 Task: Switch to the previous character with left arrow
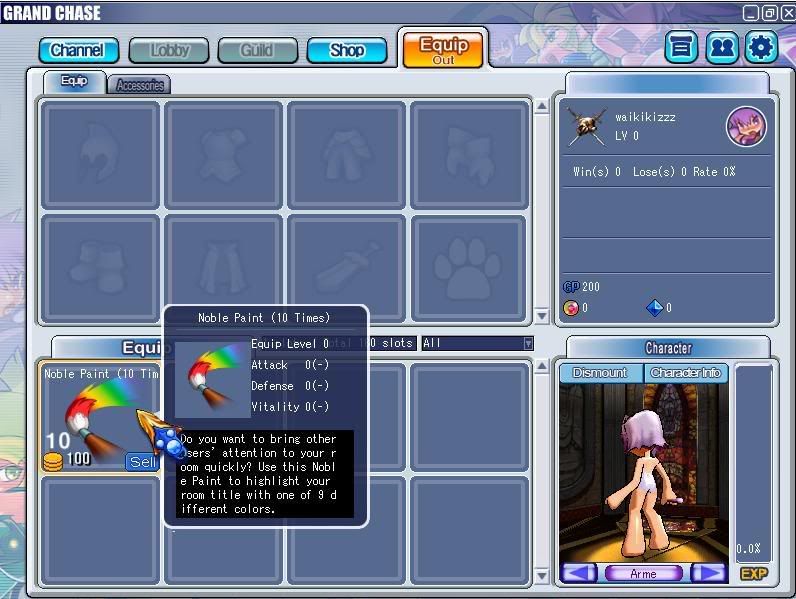579,573
